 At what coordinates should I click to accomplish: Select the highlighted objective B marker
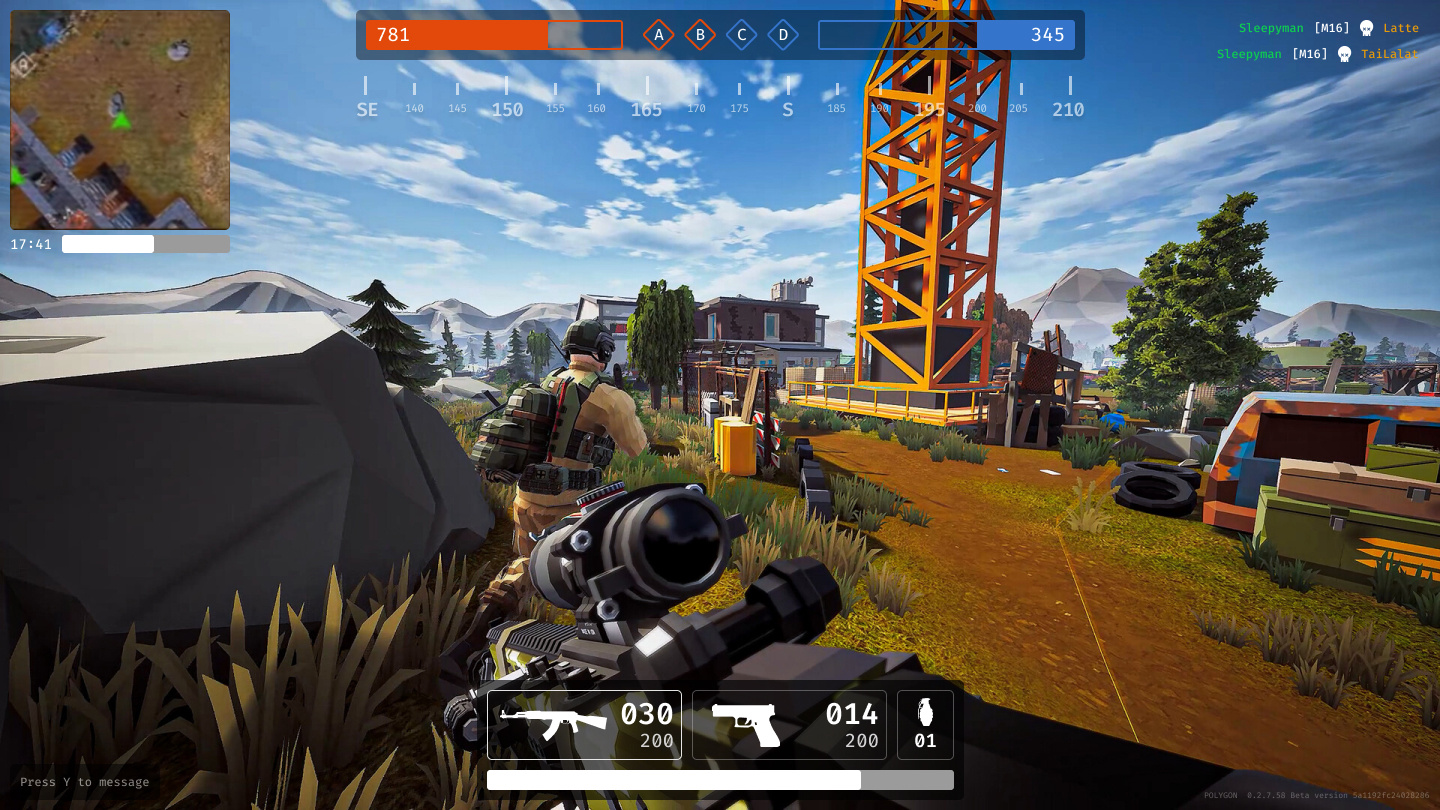[700, 34]
